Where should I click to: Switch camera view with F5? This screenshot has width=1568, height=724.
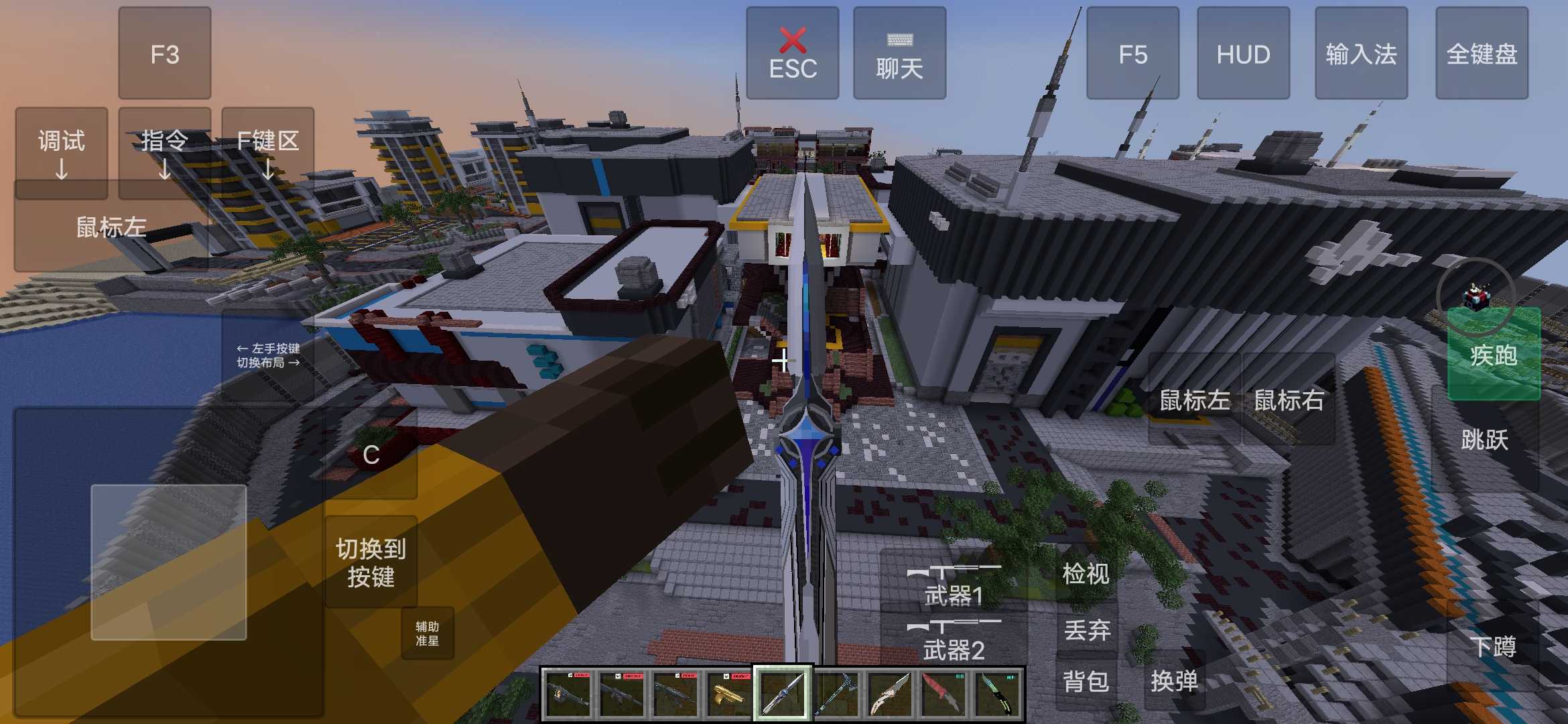coord(1132,54)
